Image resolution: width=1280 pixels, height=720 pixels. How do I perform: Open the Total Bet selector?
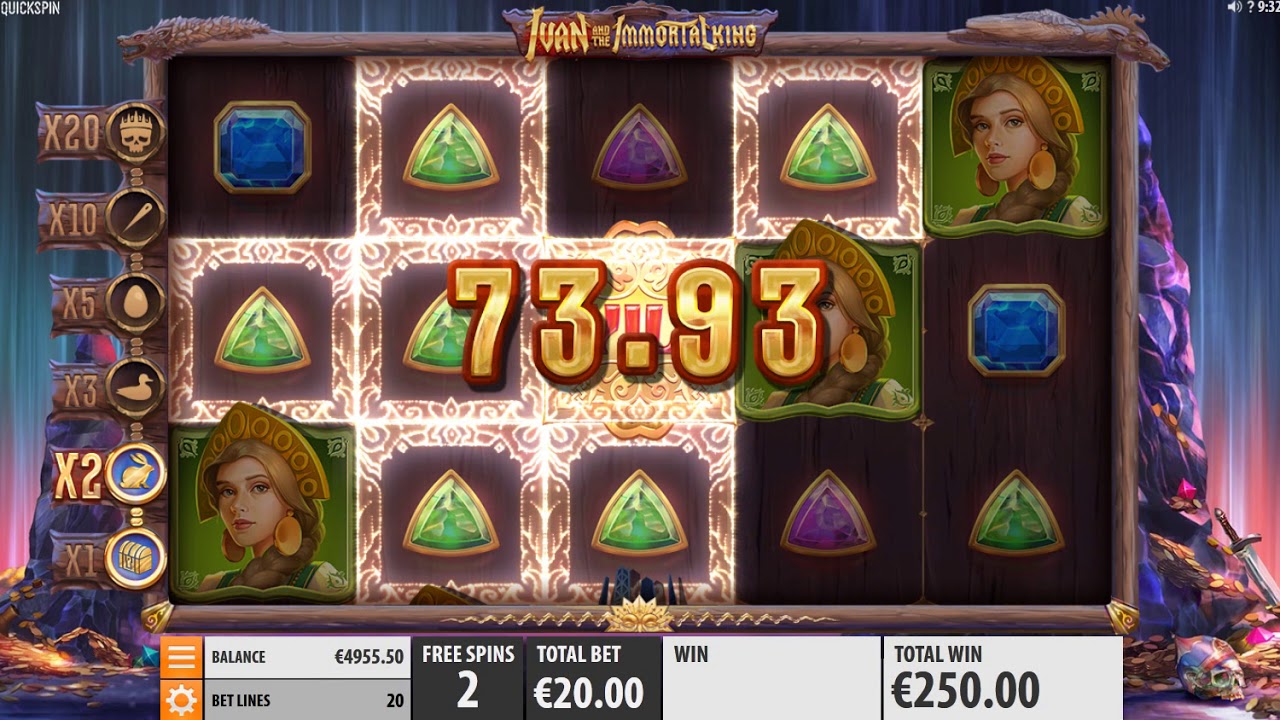pyautogui.click(x=592, y=678)
